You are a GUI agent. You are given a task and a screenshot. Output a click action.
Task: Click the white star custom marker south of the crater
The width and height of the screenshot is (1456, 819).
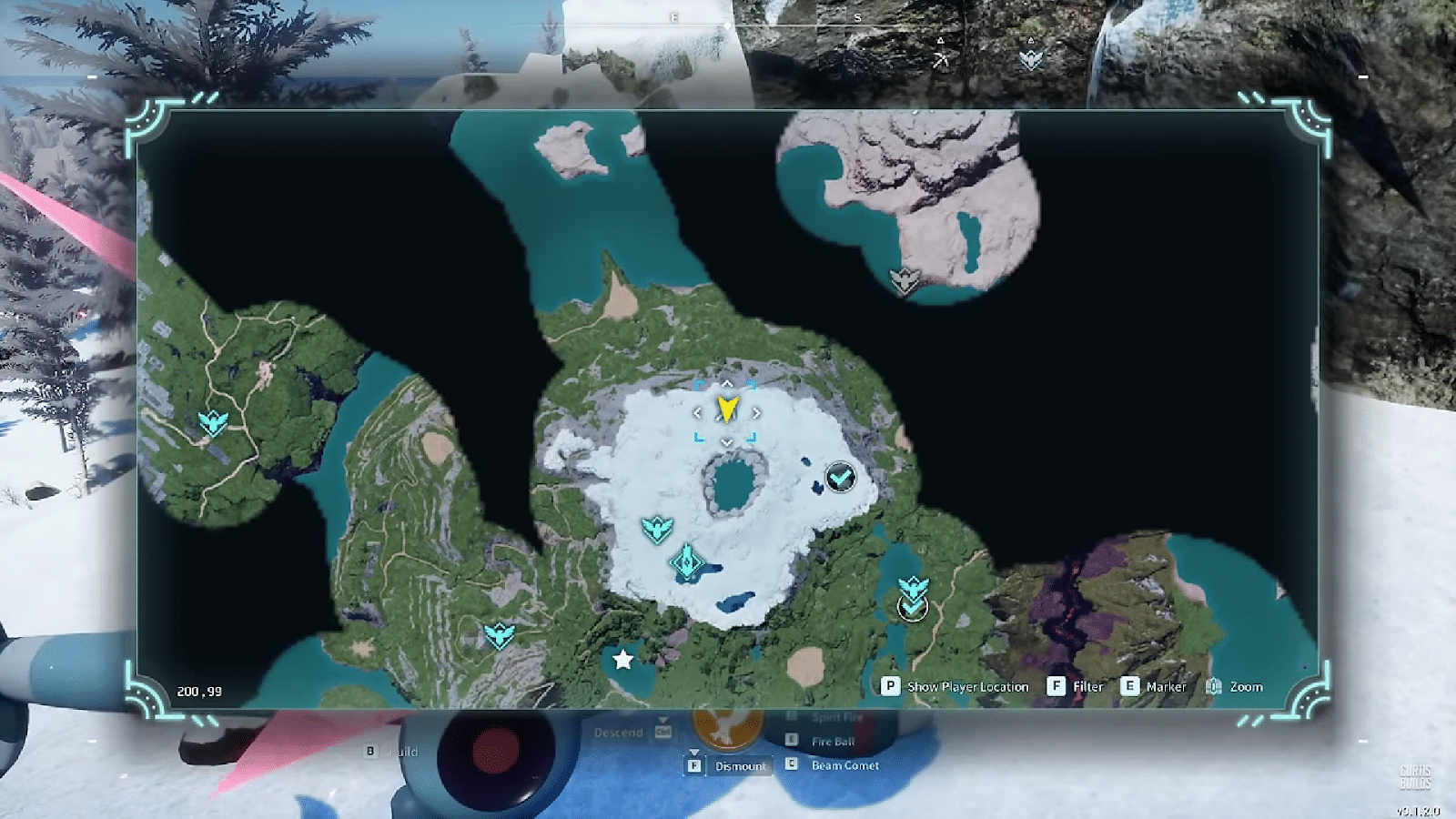[624, 662]
